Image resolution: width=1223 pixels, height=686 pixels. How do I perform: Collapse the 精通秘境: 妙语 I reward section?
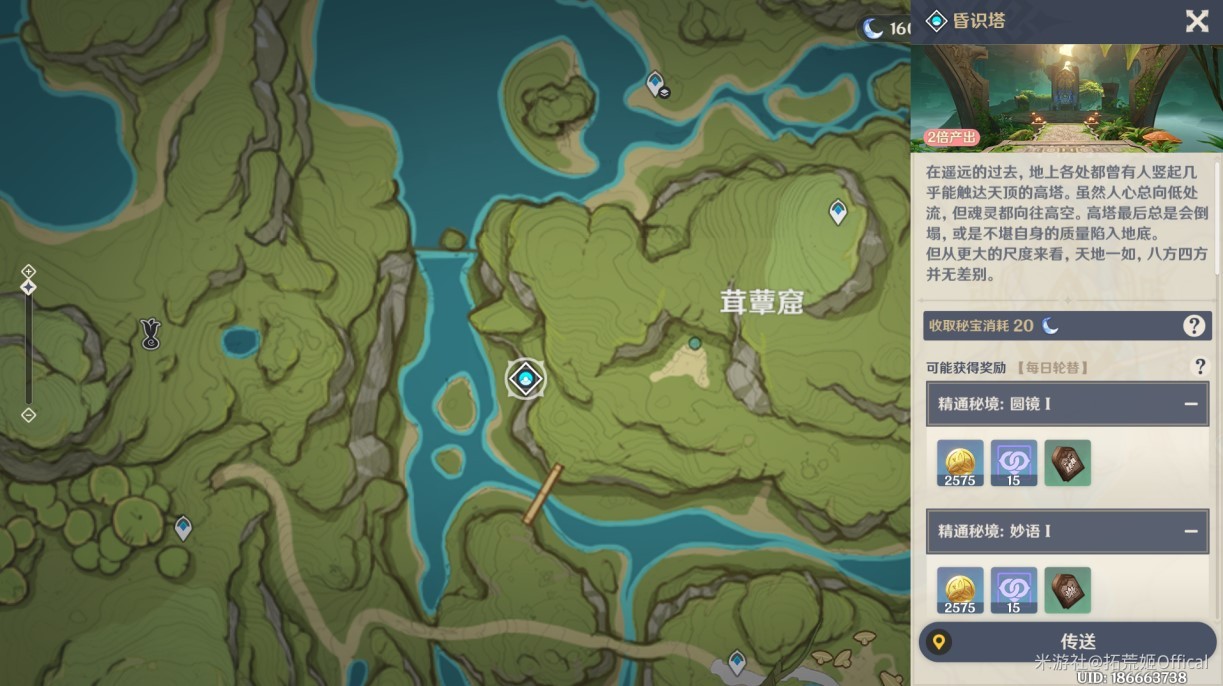pyautogui.click(x=1191, y=531)
